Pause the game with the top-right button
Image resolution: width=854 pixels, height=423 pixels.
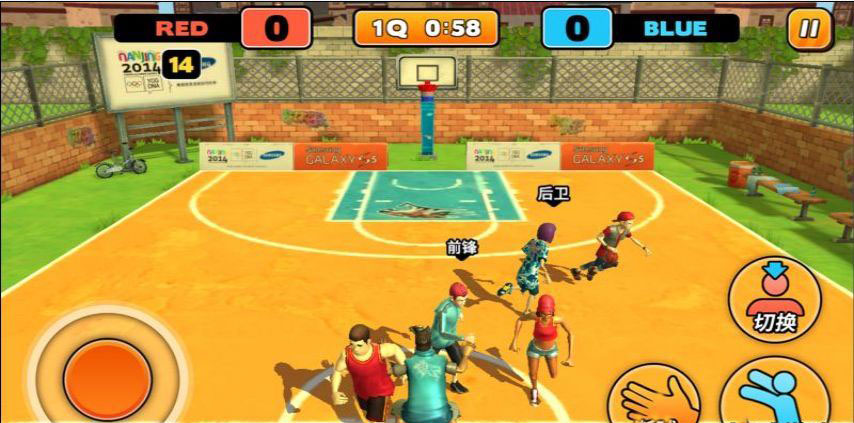tap(809, 28)
